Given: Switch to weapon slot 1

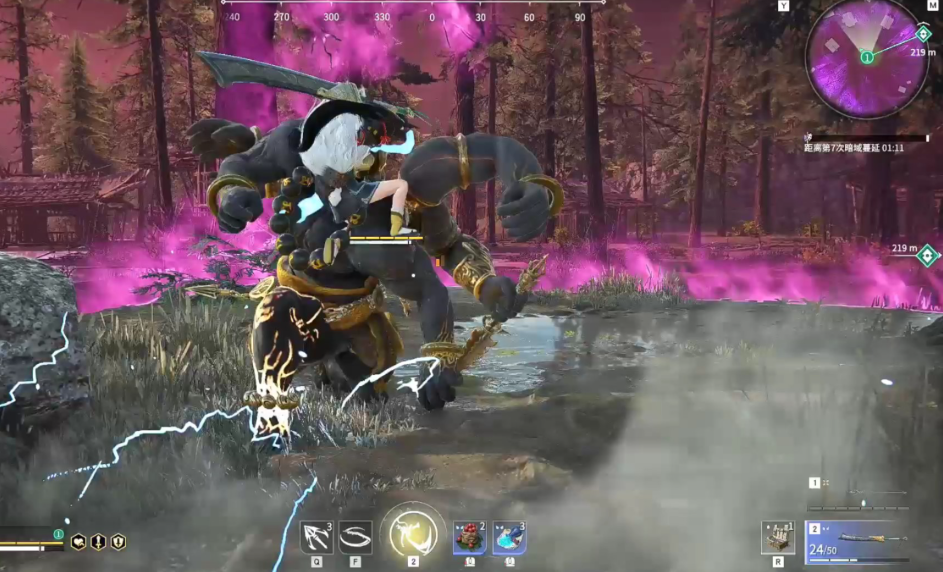Looking at the screenshot, I should (x=862, y=494).
